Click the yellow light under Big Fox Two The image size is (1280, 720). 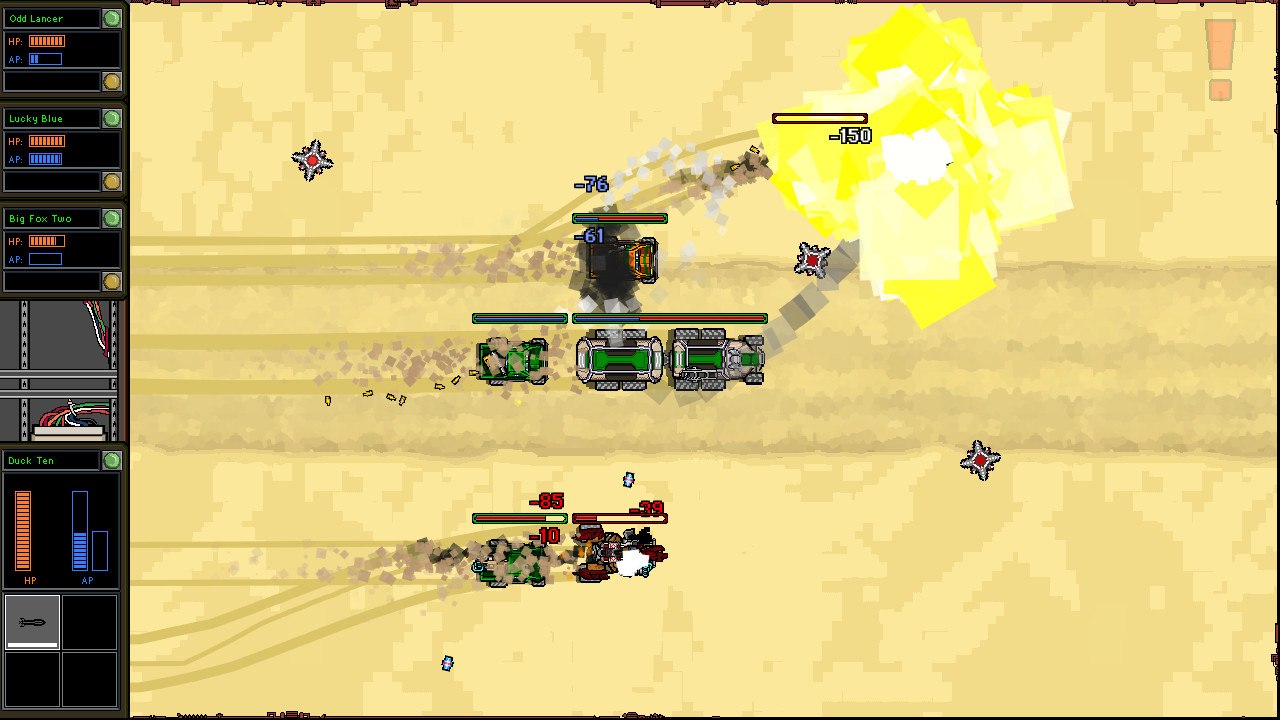pyautogui.click(x=112, y=281)
